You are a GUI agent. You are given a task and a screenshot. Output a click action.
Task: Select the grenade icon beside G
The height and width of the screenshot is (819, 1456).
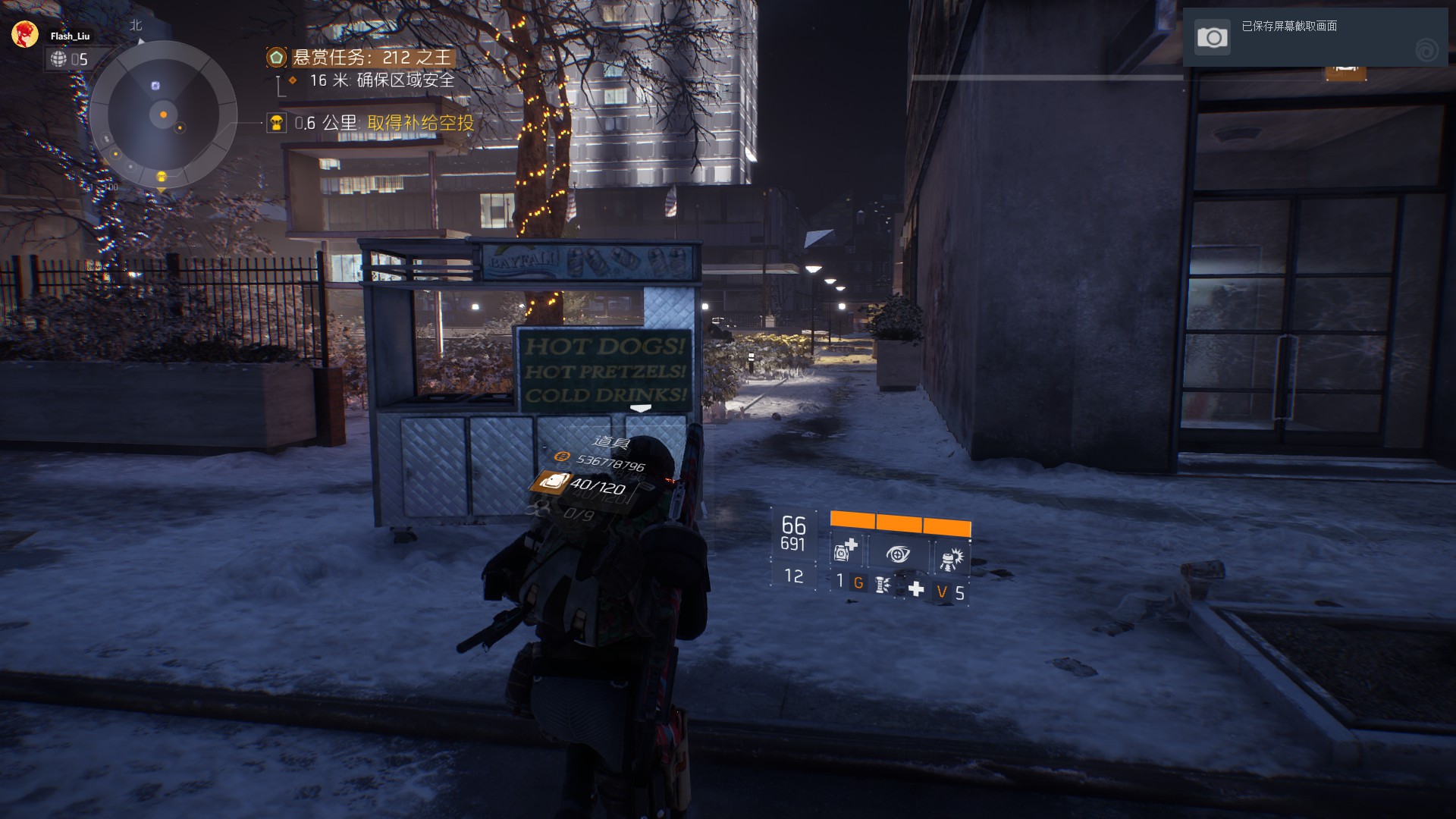(882, 585)
